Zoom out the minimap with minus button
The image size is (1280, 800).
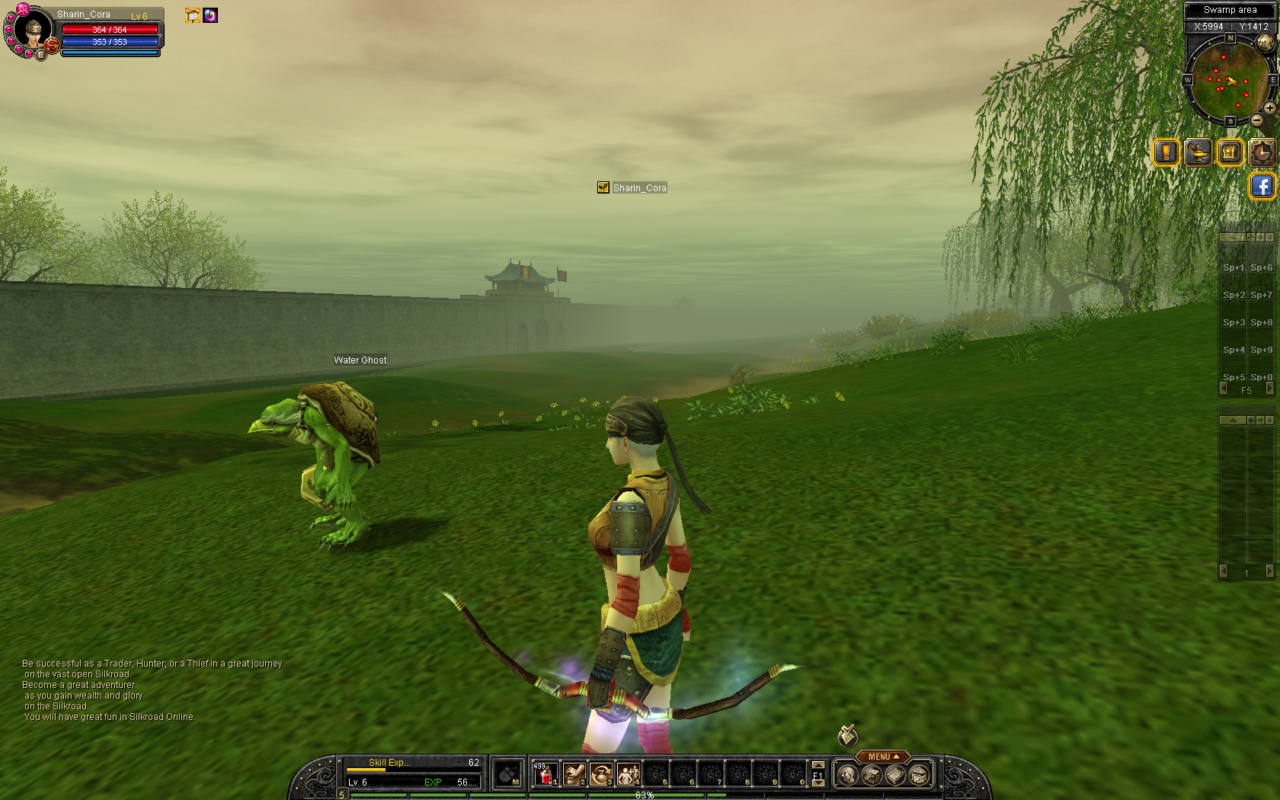click(x=1257, y=120)
